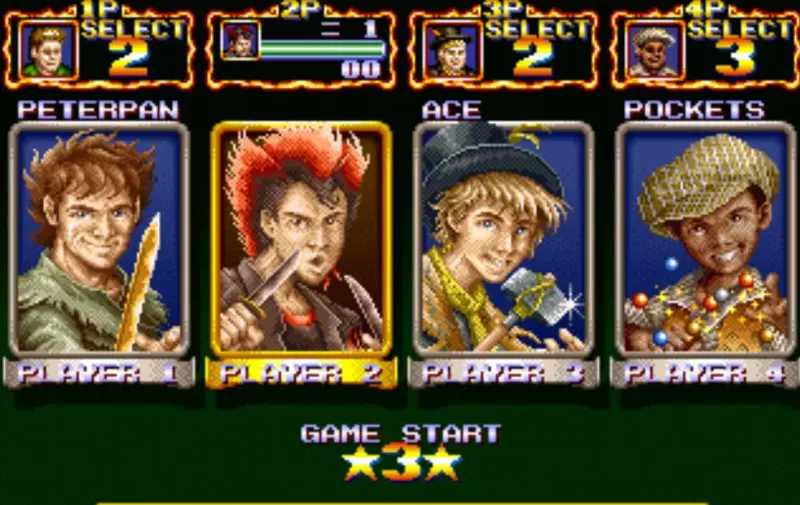Choose the red-haired character card
Image resolution: width=800 pixels, height=505 pixels.
(x=301, y=240)
